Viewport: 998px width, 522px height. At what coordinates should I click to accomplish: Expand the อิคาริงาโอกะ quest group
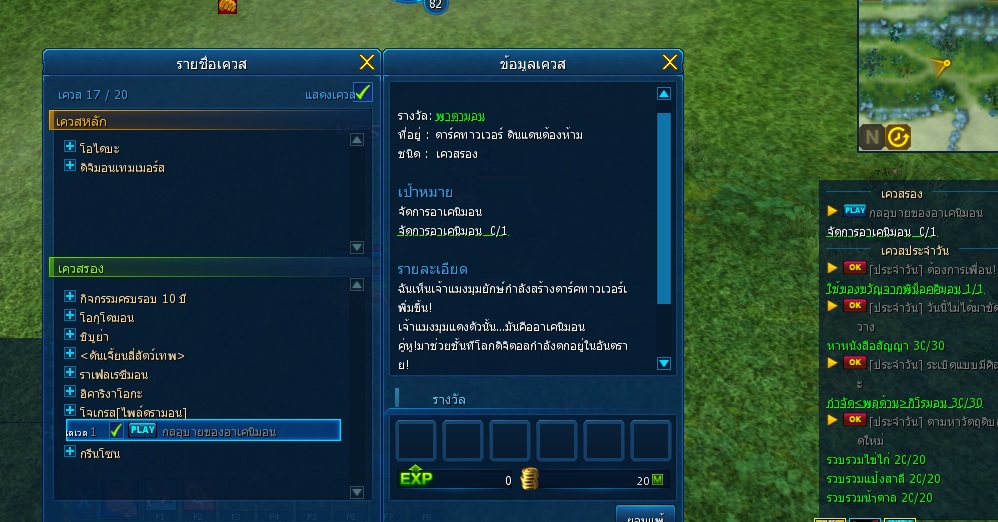[70, 392]
